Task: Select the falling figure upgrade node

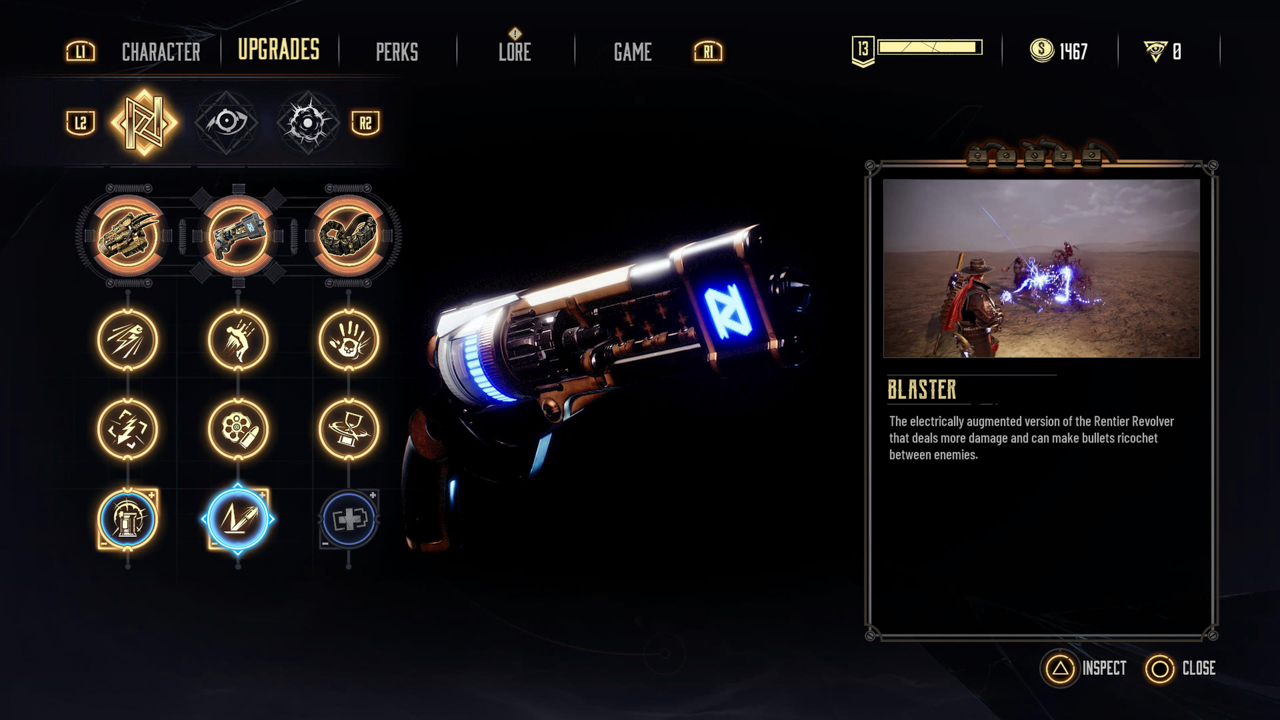Action: coord(238,340)
